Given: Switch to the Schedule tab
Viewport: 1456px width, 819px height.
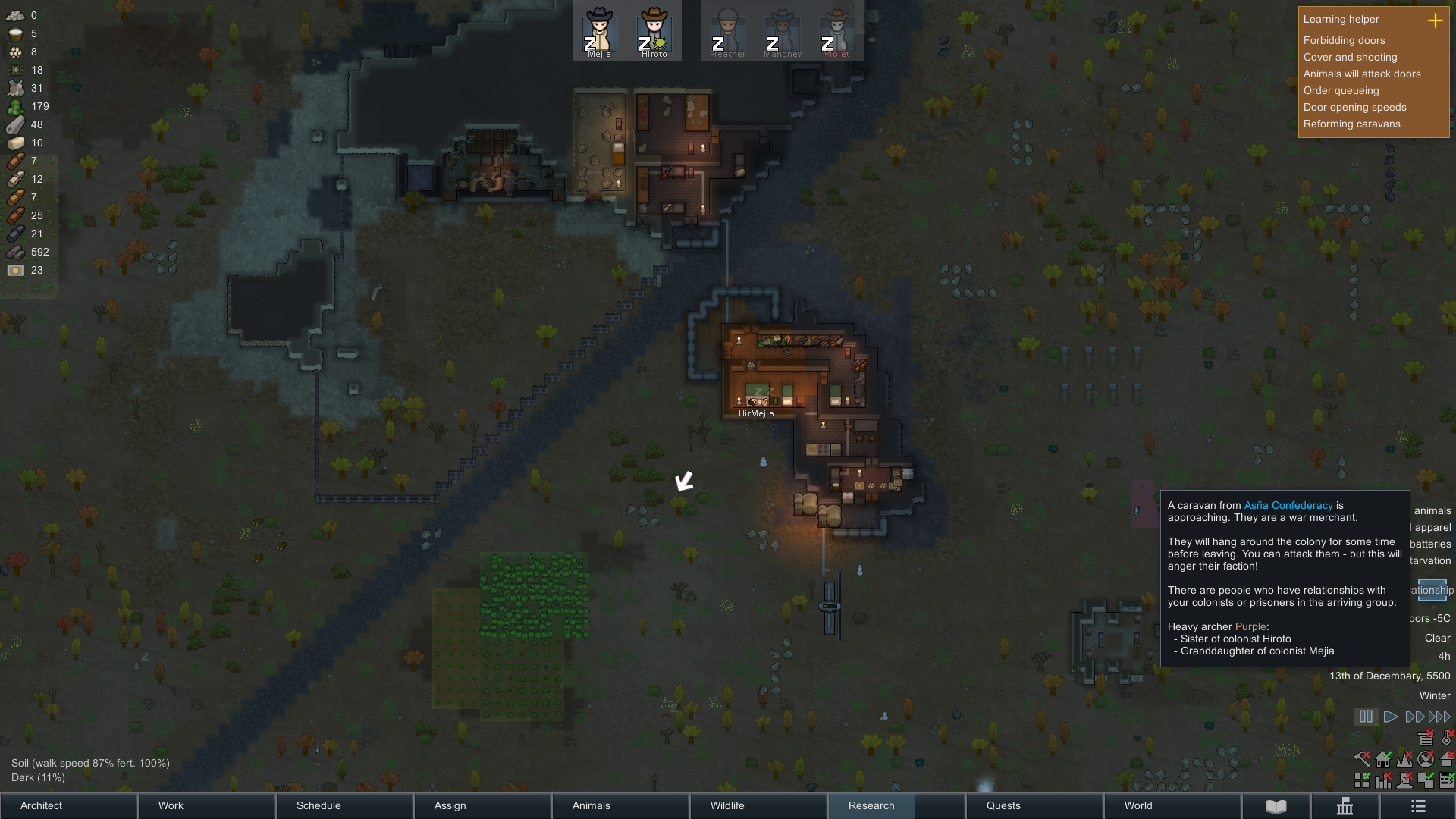Looking at the screenshot, I should (x=344, y=805).
